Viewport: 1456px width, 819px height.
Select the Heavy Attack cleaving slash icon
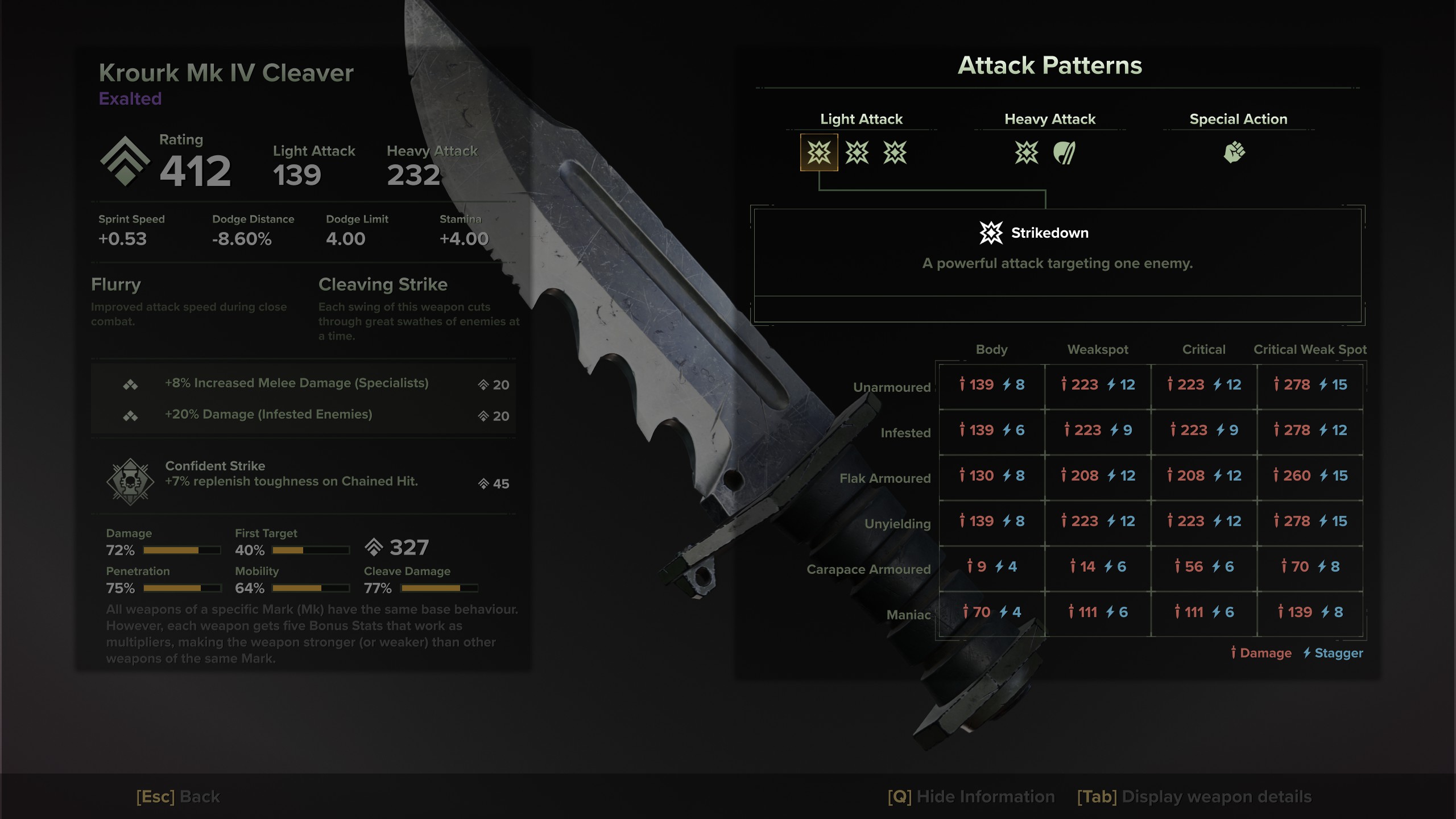tap(1064, 152)
